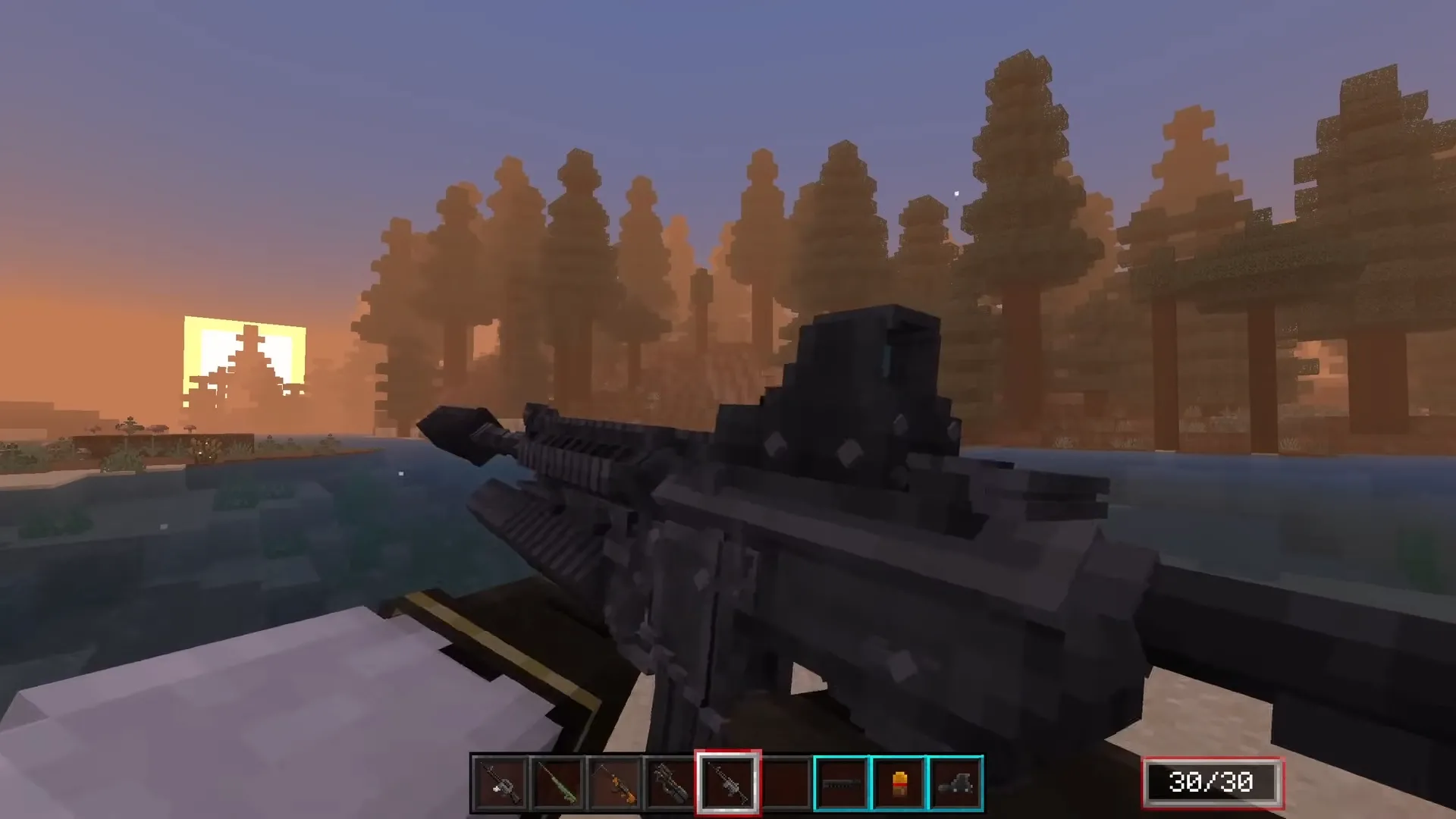Click the white star in the evening sky
Viewport: 1456px width, 819px height.
click(955, 193)
